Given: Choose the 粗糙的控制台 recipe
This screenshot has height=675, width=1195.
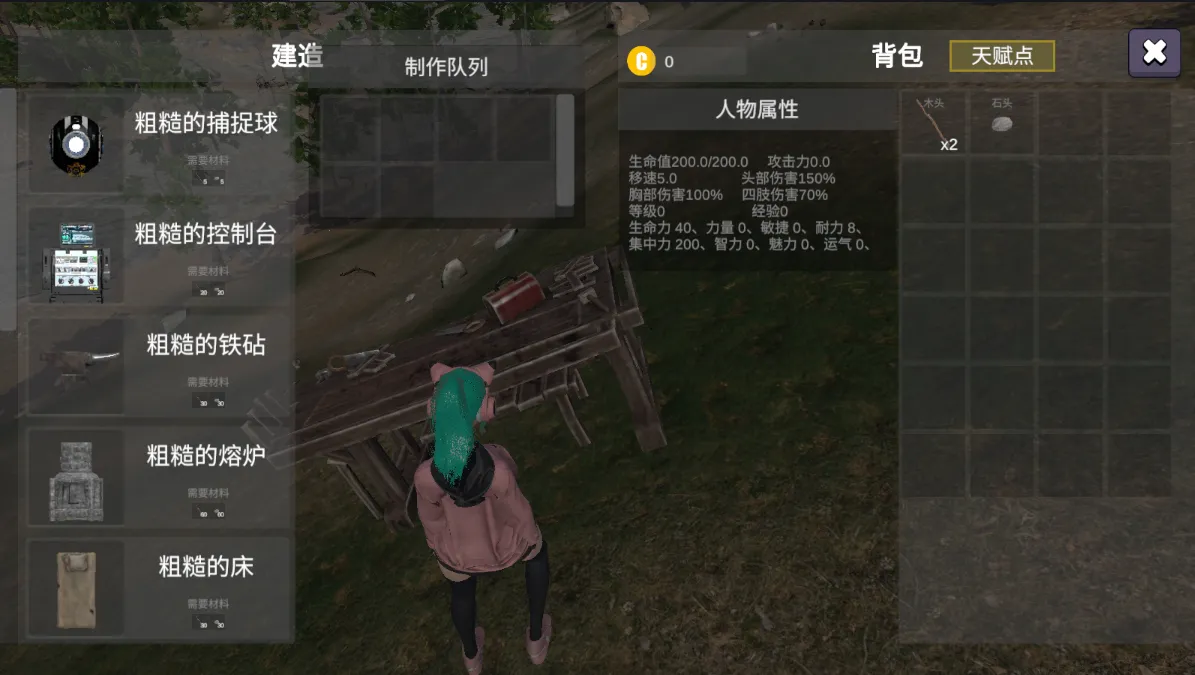Looking at the screenshot, I should click(160, 255).
